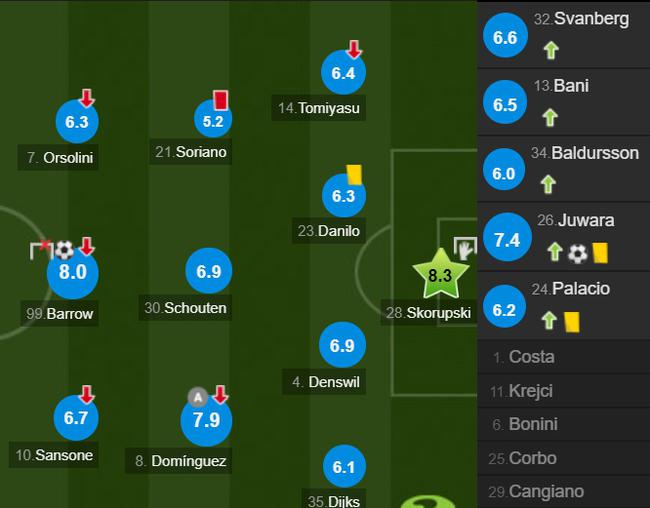Choose Schouten's 6.9 rating circle
The height and width of the screenshot is (508, 650).
(x=208, y=271)
